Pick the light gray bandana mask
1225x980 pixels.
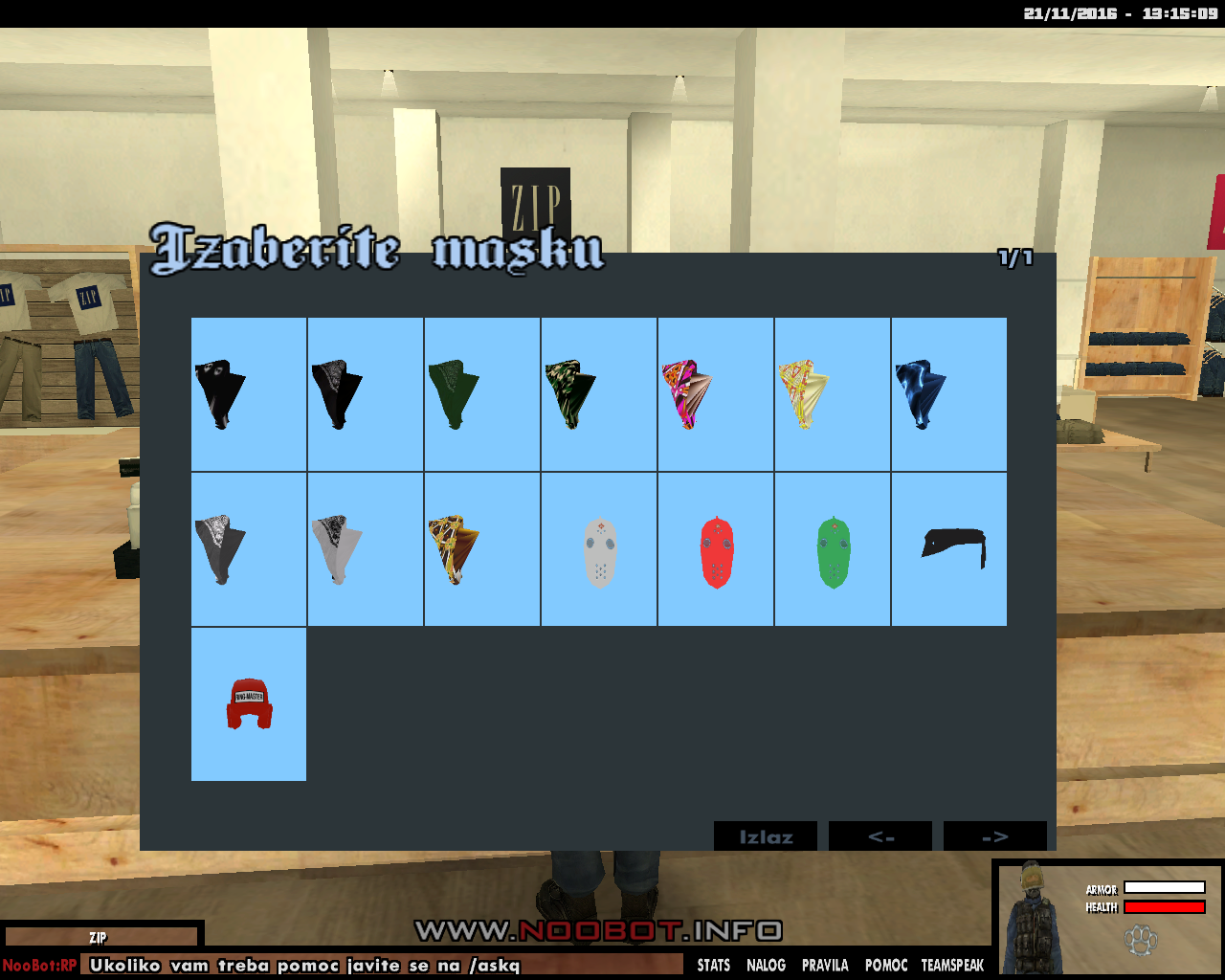point(366,549)
